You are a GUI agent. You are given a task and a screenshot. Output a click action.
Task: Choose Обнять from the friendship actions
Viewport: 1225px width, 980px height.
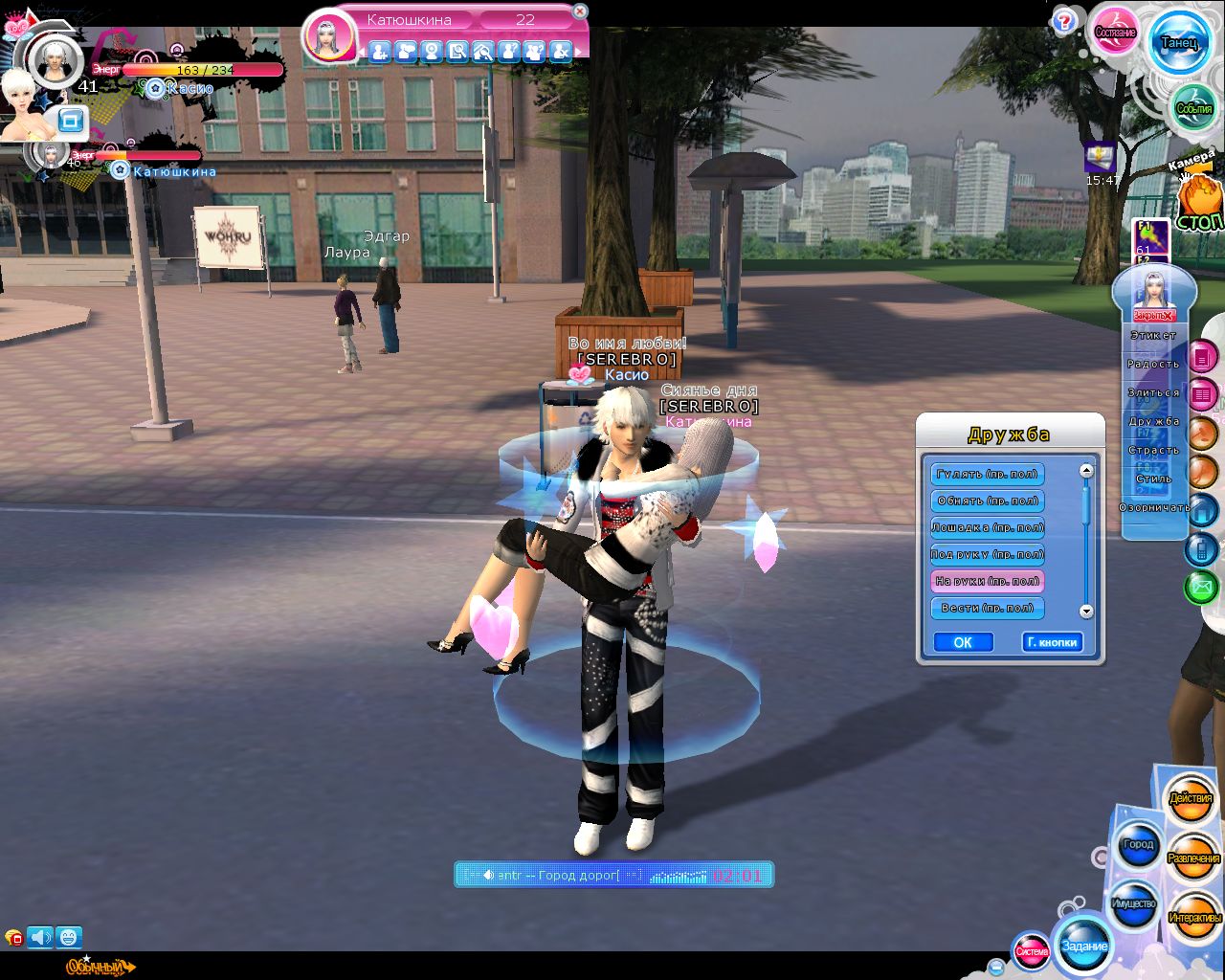click(987, 501)
